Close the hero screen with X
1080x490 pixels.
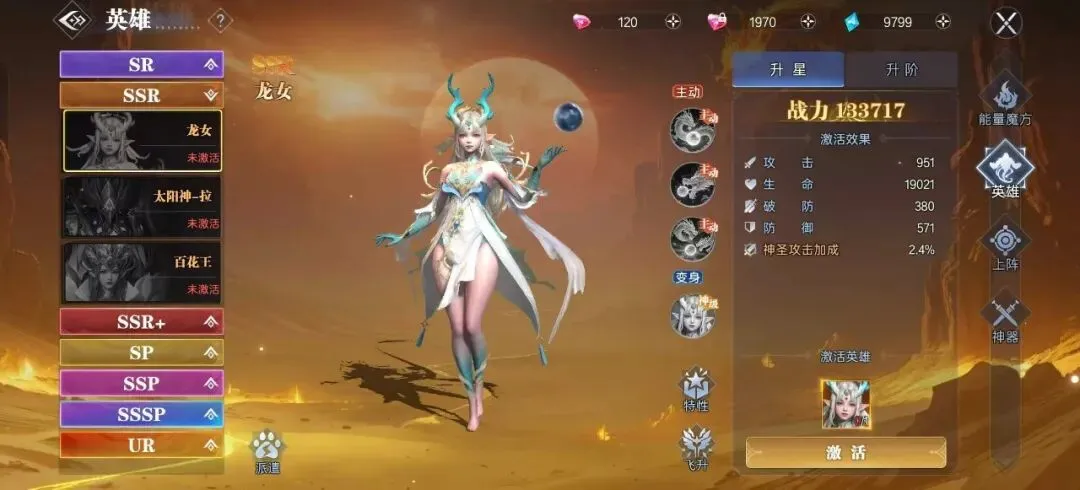pyautogui.click(x=1005, y=22)
